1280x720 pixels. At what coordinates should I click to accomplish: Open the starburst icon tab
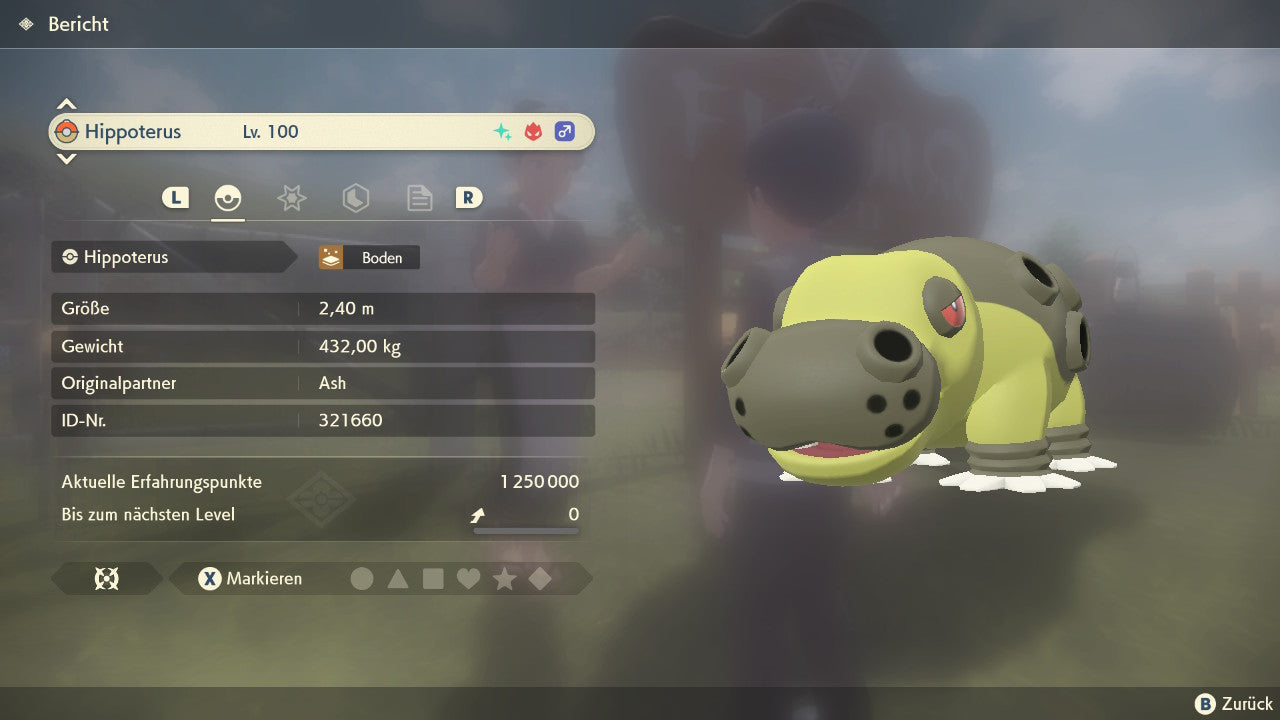291,198
